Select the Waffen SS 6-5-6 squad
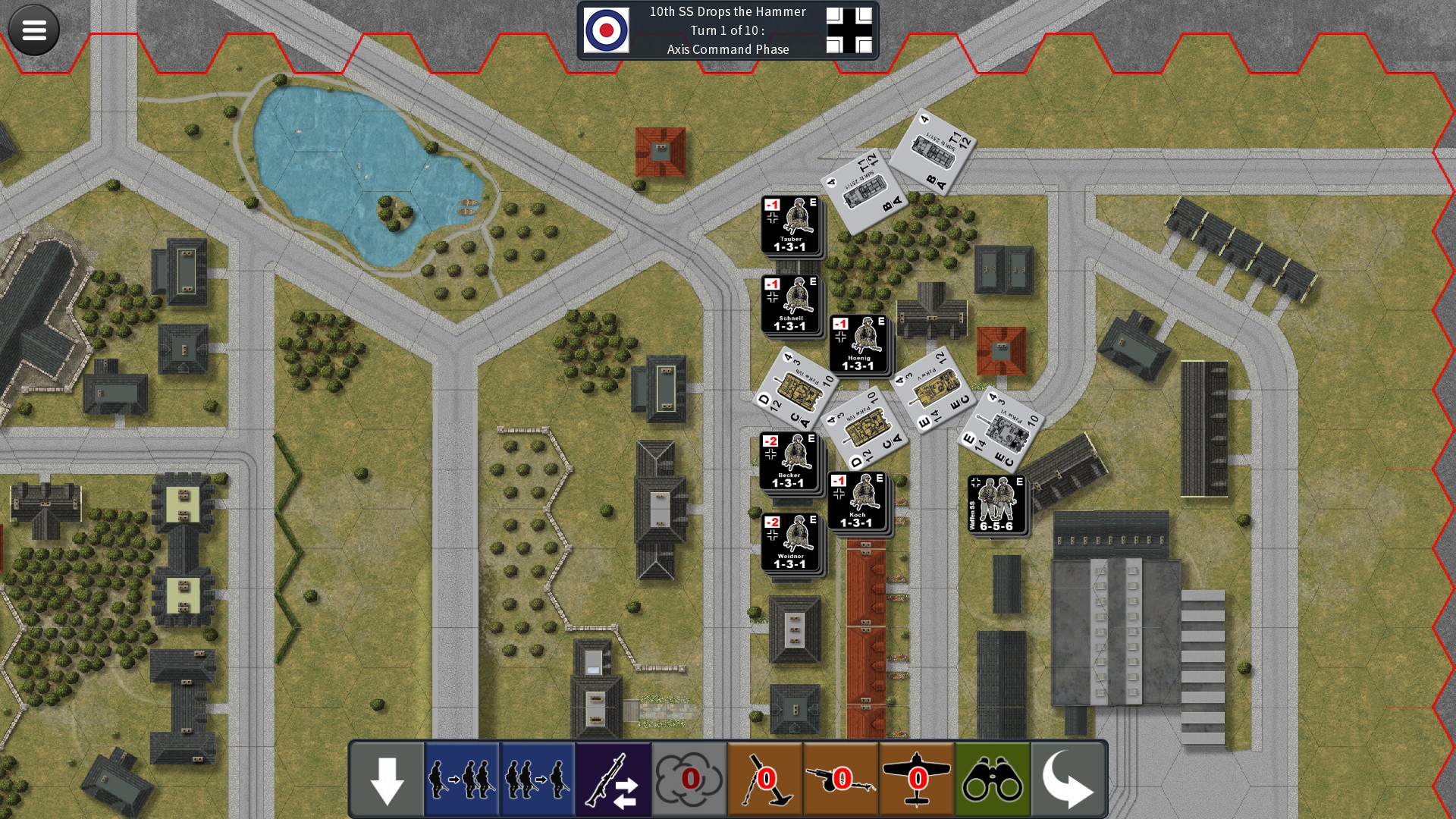 (x=996, y=504)
